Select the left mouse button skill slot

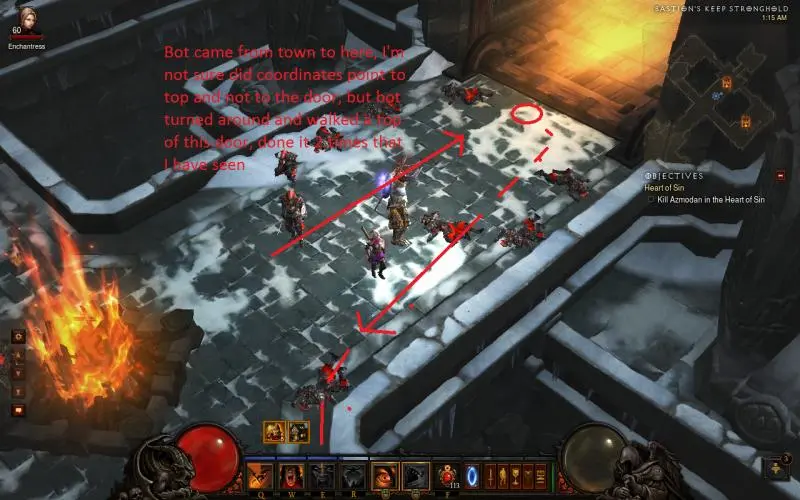coord(384,476)
